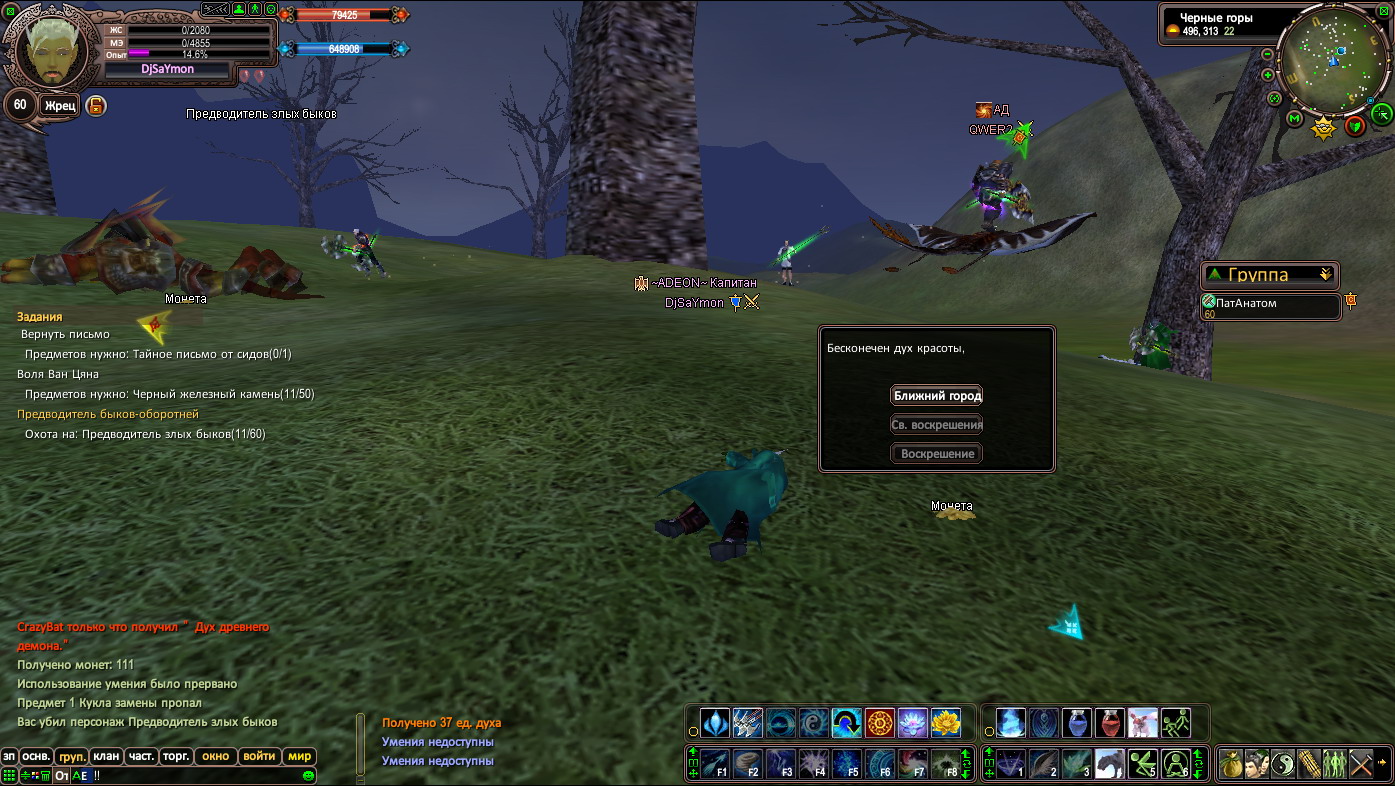This screenshot has width=1395, height=786.
Task: Activate the meditation skill in slot 6
Action: pos(1176,765)
